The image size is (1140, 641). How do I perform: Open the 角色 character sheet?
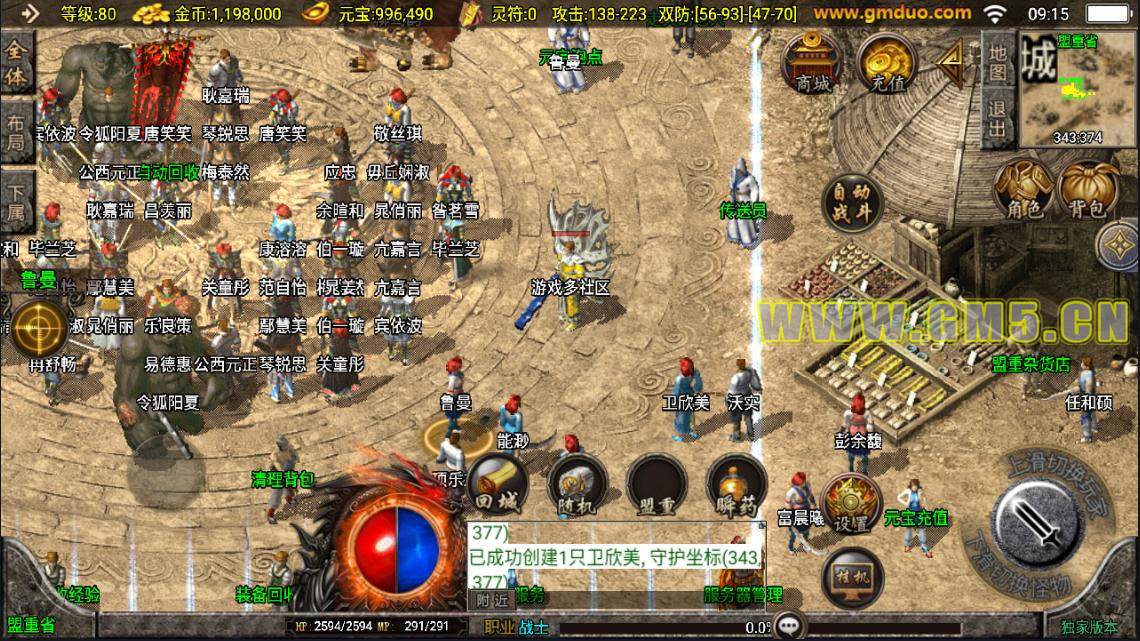[1023, 189]
